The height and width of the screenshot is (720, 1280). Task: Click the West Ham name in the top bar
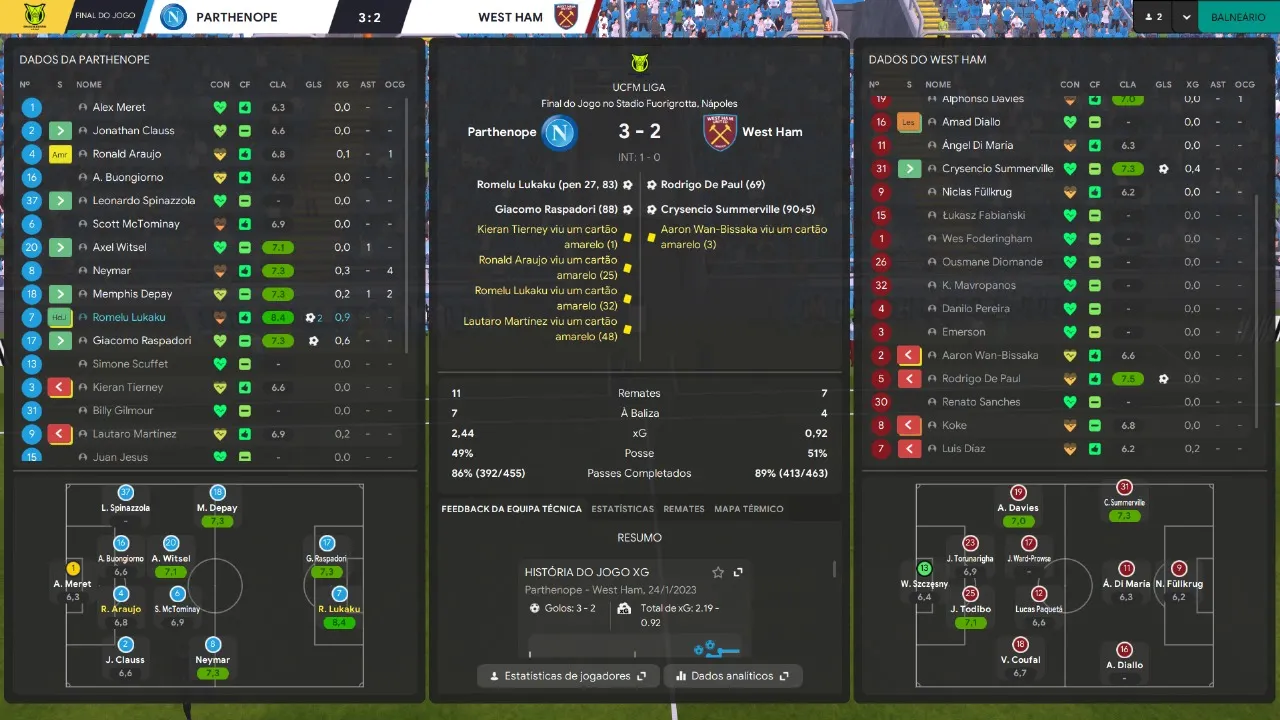coord(510,17)
